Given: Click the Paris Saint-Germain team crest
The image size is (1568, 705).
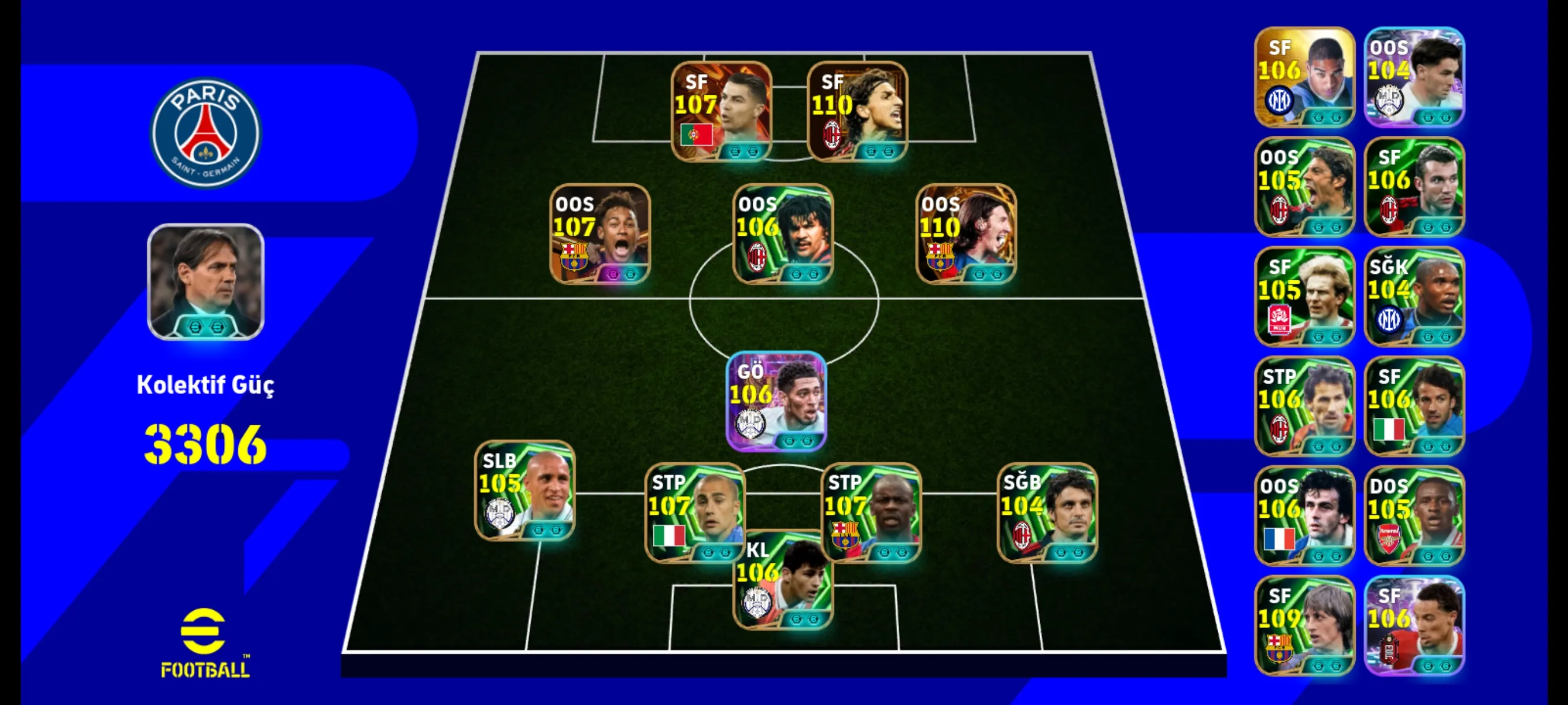Looking at the screenshot, I should tap(206, 132).
